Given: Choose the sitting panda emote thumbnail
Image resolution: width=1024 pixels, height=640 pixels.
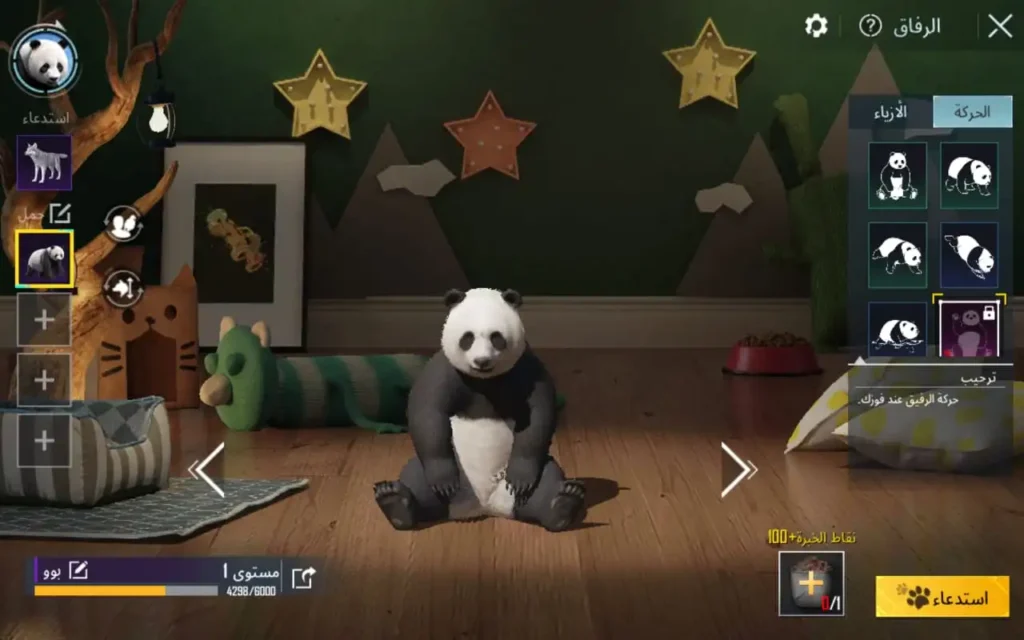Looking at the screenshot, I should 897,175.
